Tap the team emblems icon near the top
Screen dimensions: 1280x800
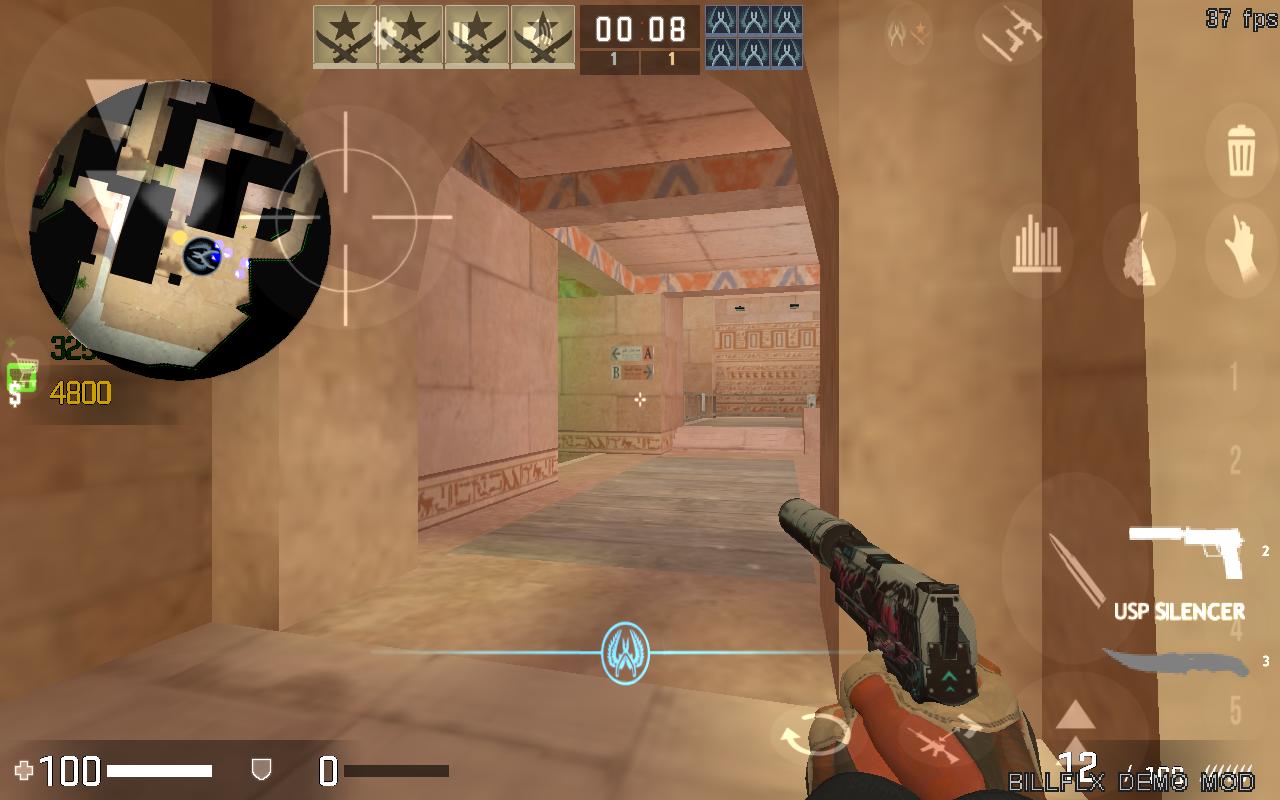(908, 33)
